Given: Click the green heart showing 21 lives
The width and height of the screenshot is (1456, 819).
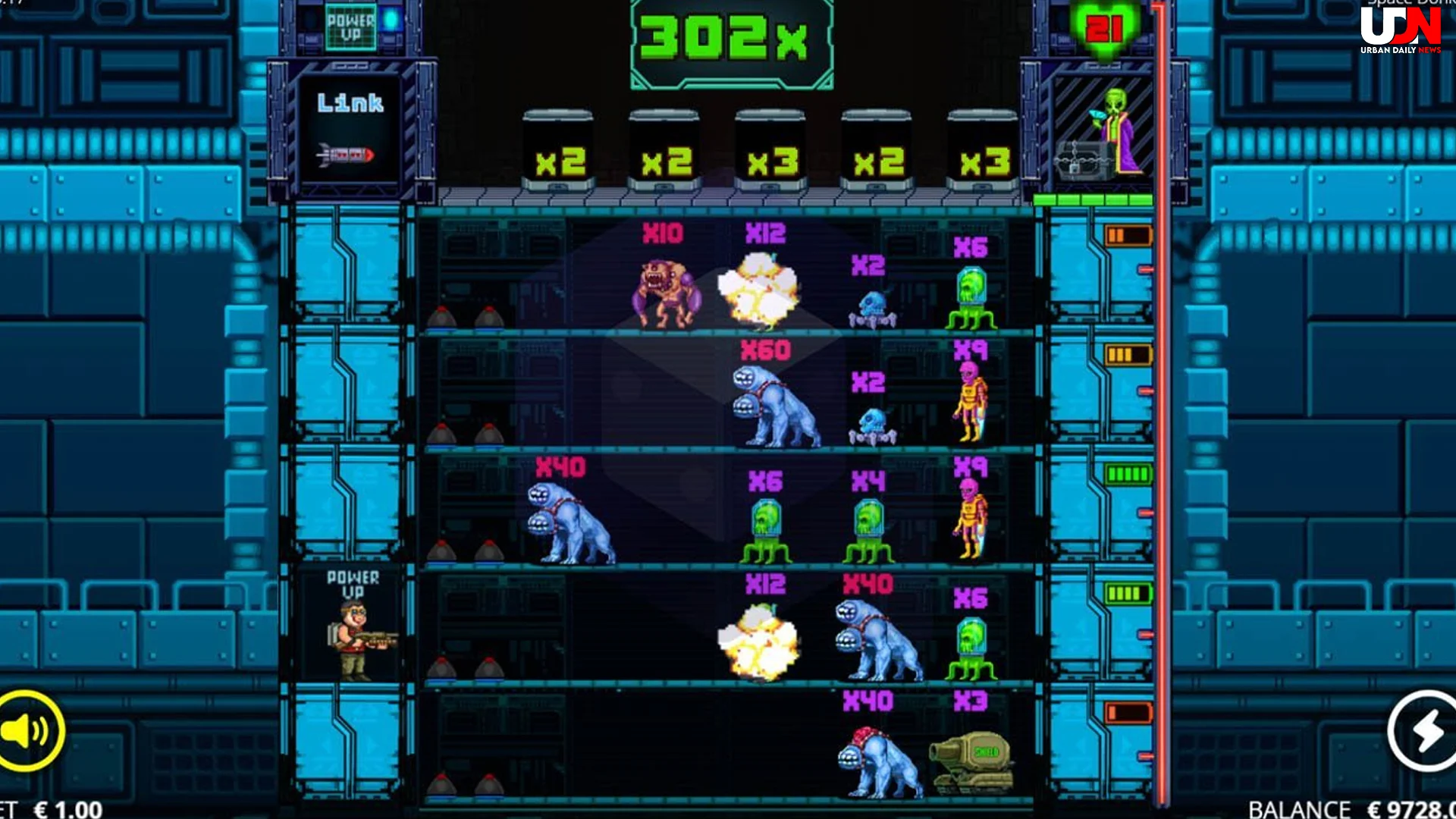Looking at the screenshot, I should 1106,29.
